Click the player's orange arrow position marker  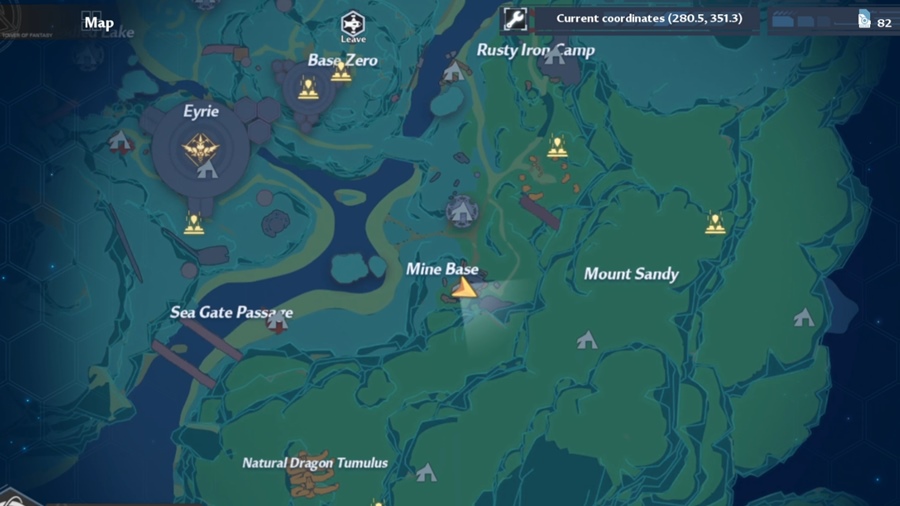(463, 289)
